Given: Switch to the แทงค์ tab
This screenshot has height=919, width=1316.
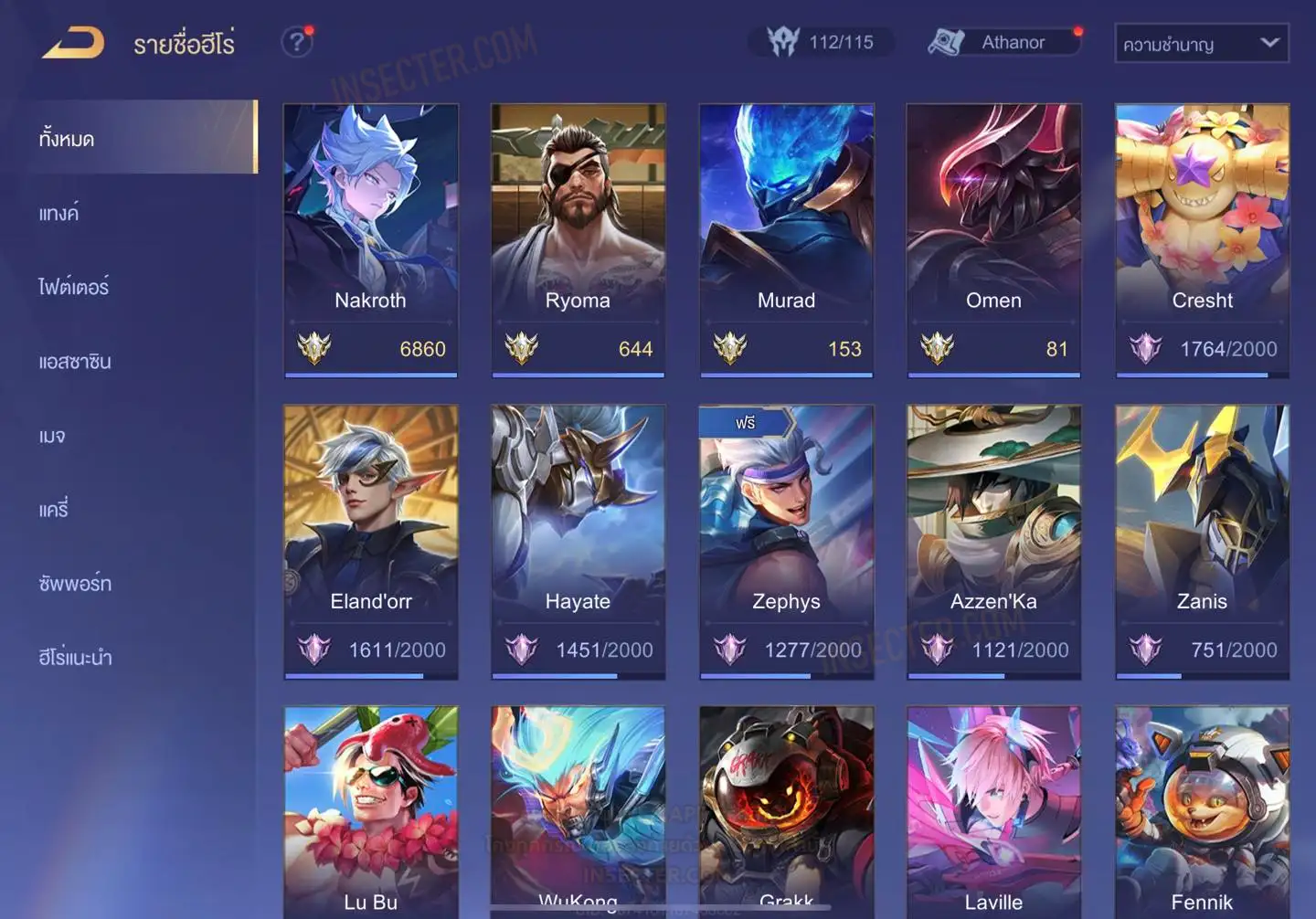Looking at the screenshot, I should pos(59,214).
